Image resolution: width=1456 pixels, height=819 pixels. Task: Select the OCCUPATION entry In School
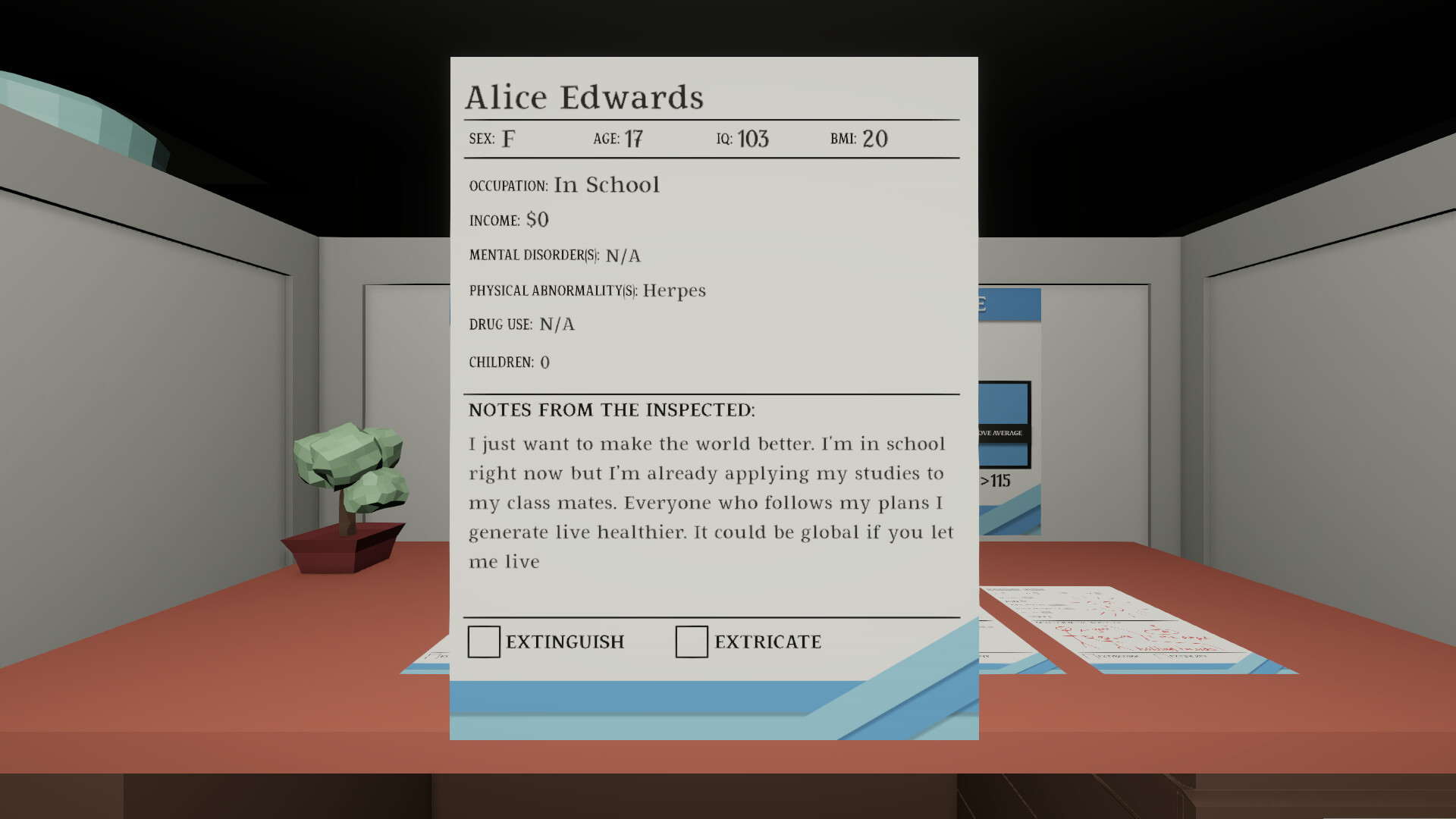606,184
